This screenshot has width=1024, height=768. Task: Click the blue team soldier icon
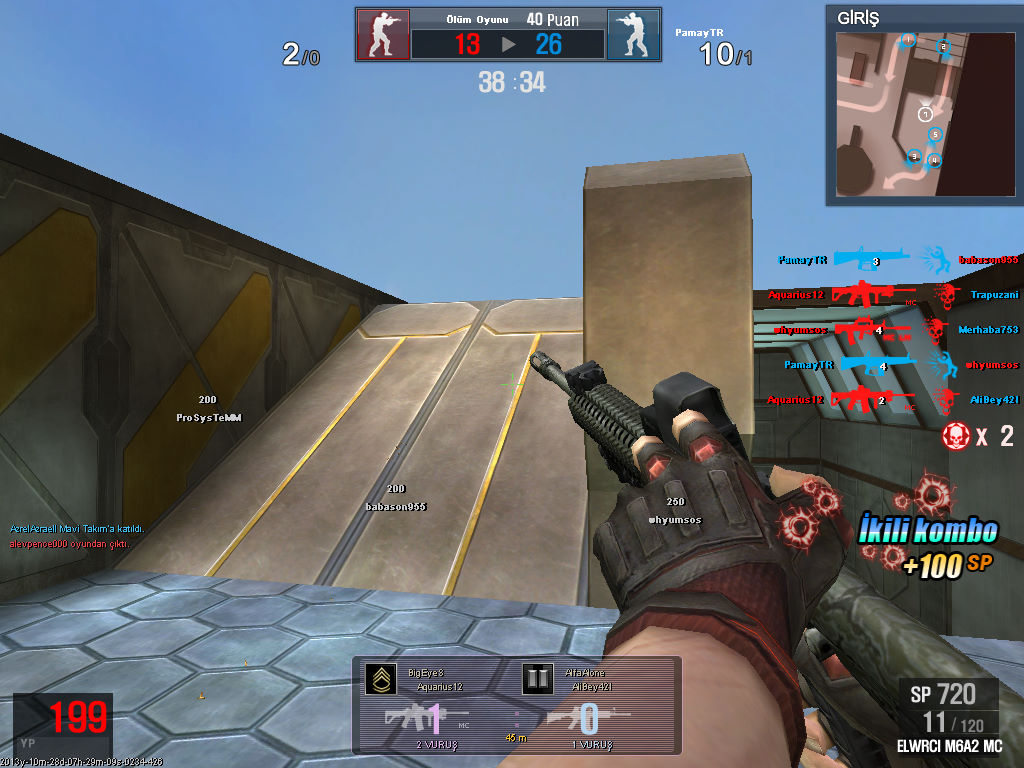(633, 35)
